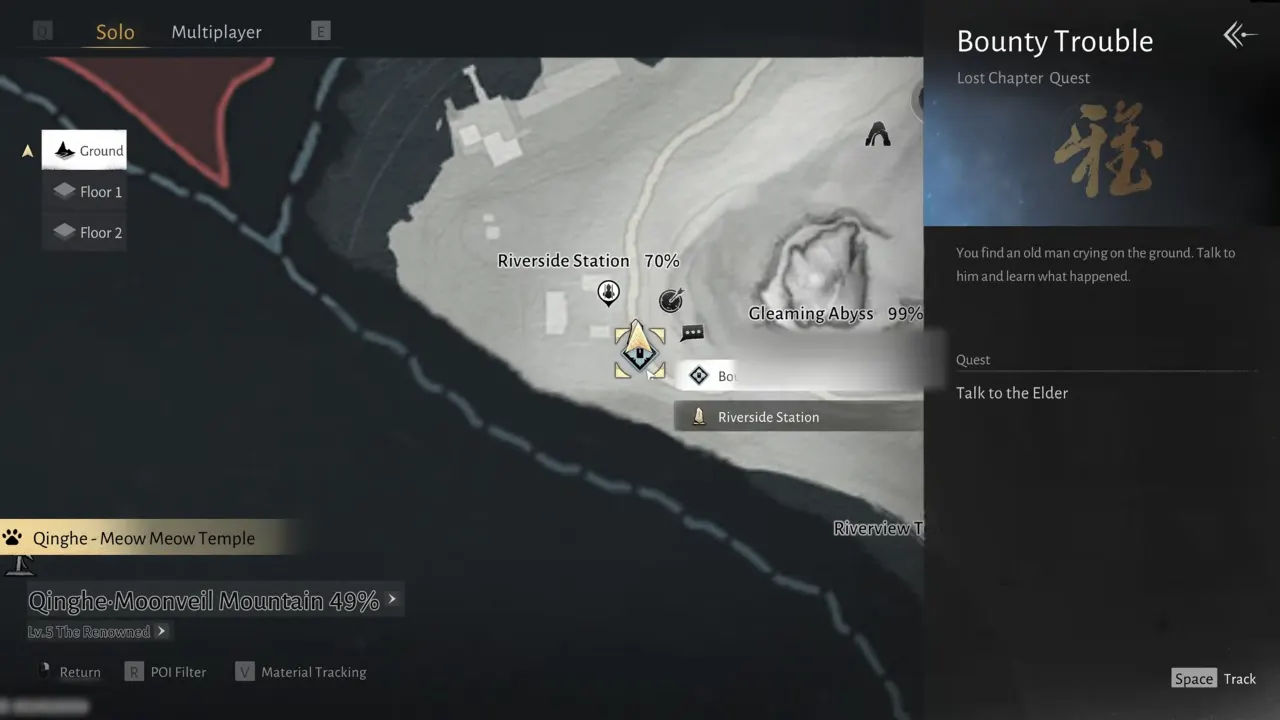Switch to the Multiplayer tab

(216, 31)
